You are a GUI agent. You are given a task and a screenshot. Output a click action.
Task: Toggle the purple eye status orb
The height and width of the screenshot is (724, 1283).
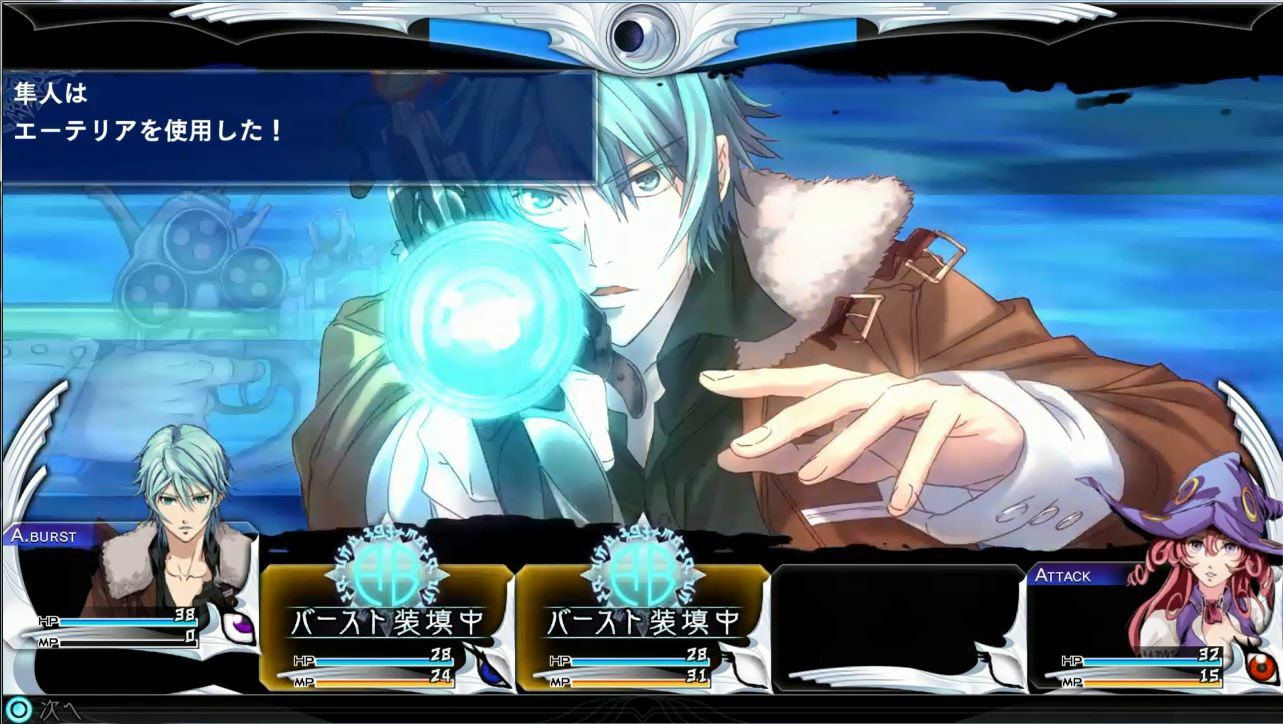tap(240, 624)
